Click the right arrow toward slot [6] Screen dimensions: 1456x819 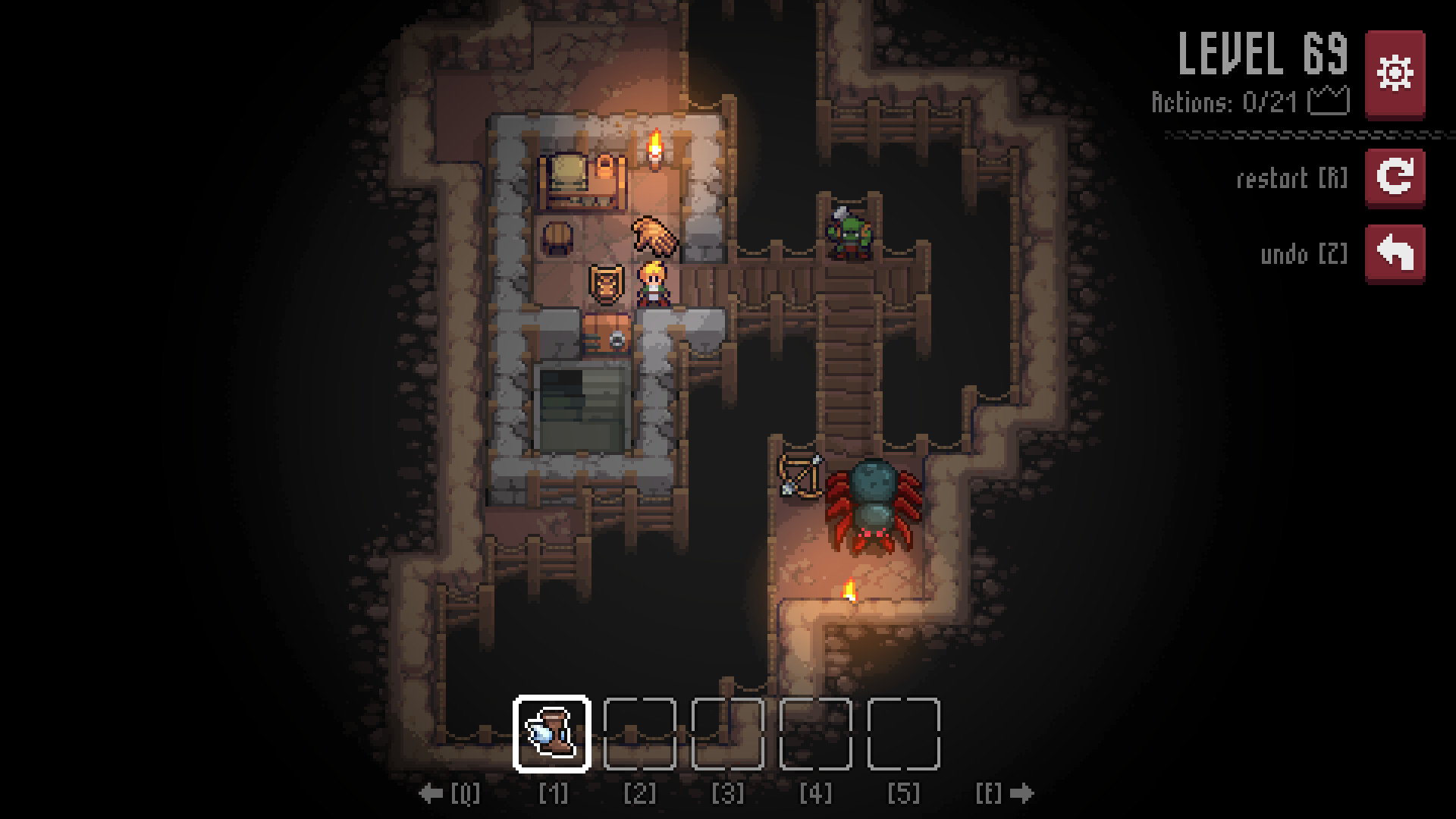tap(1021, 791)
